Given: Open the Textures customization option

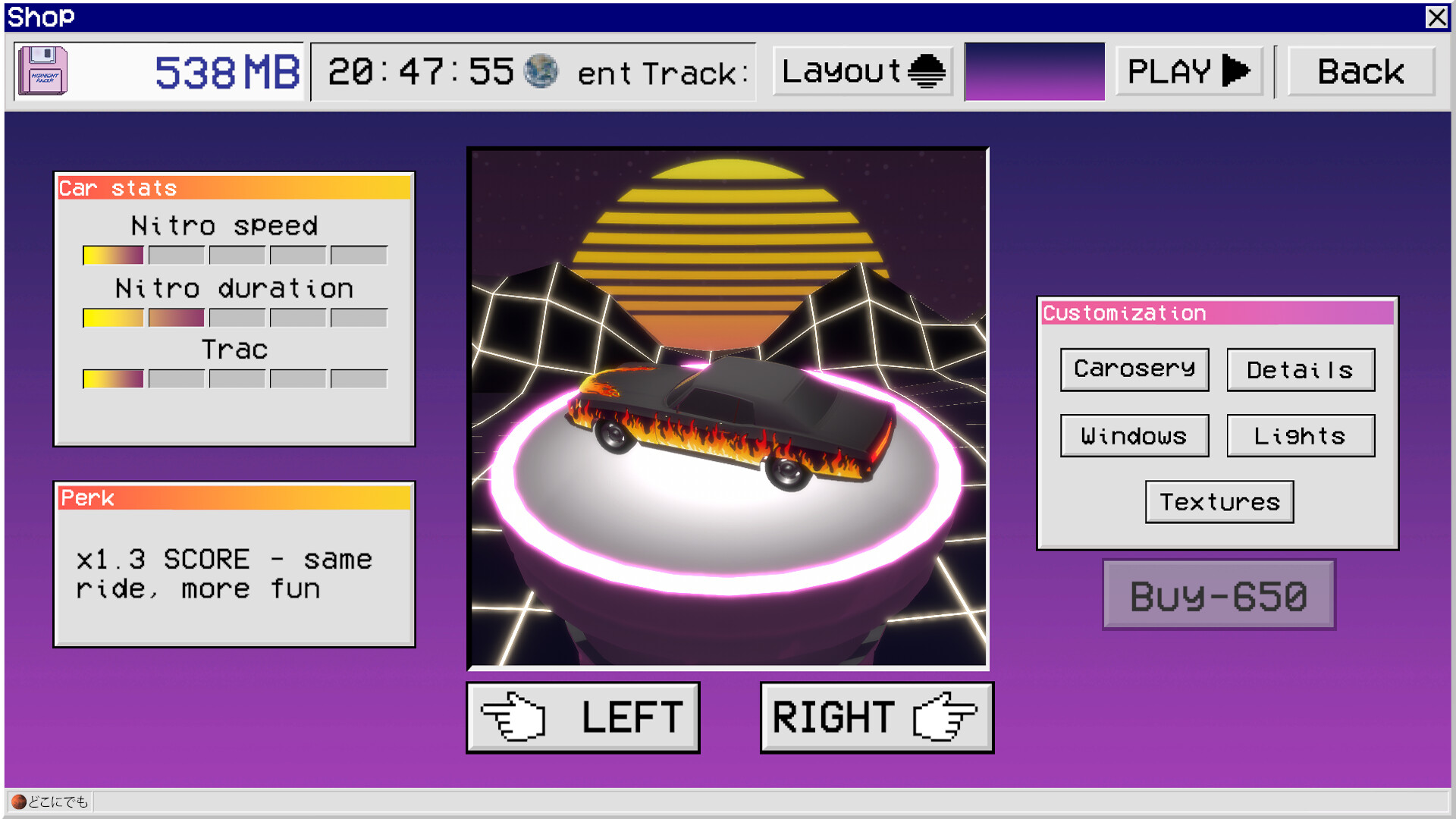Looking at the screenshot, I should point(1219,501).
